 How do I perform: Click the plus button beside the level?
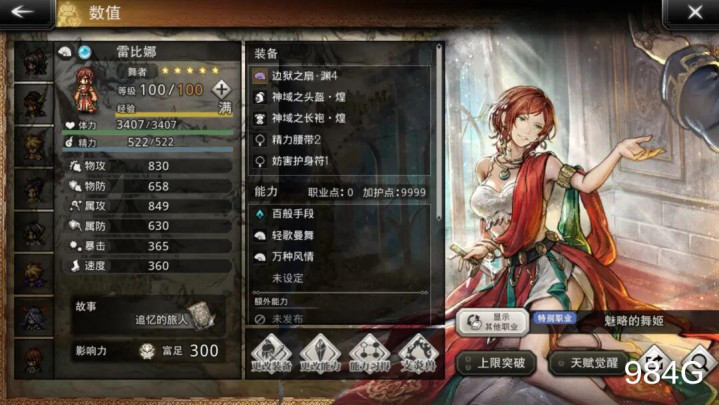click(222, 89)
